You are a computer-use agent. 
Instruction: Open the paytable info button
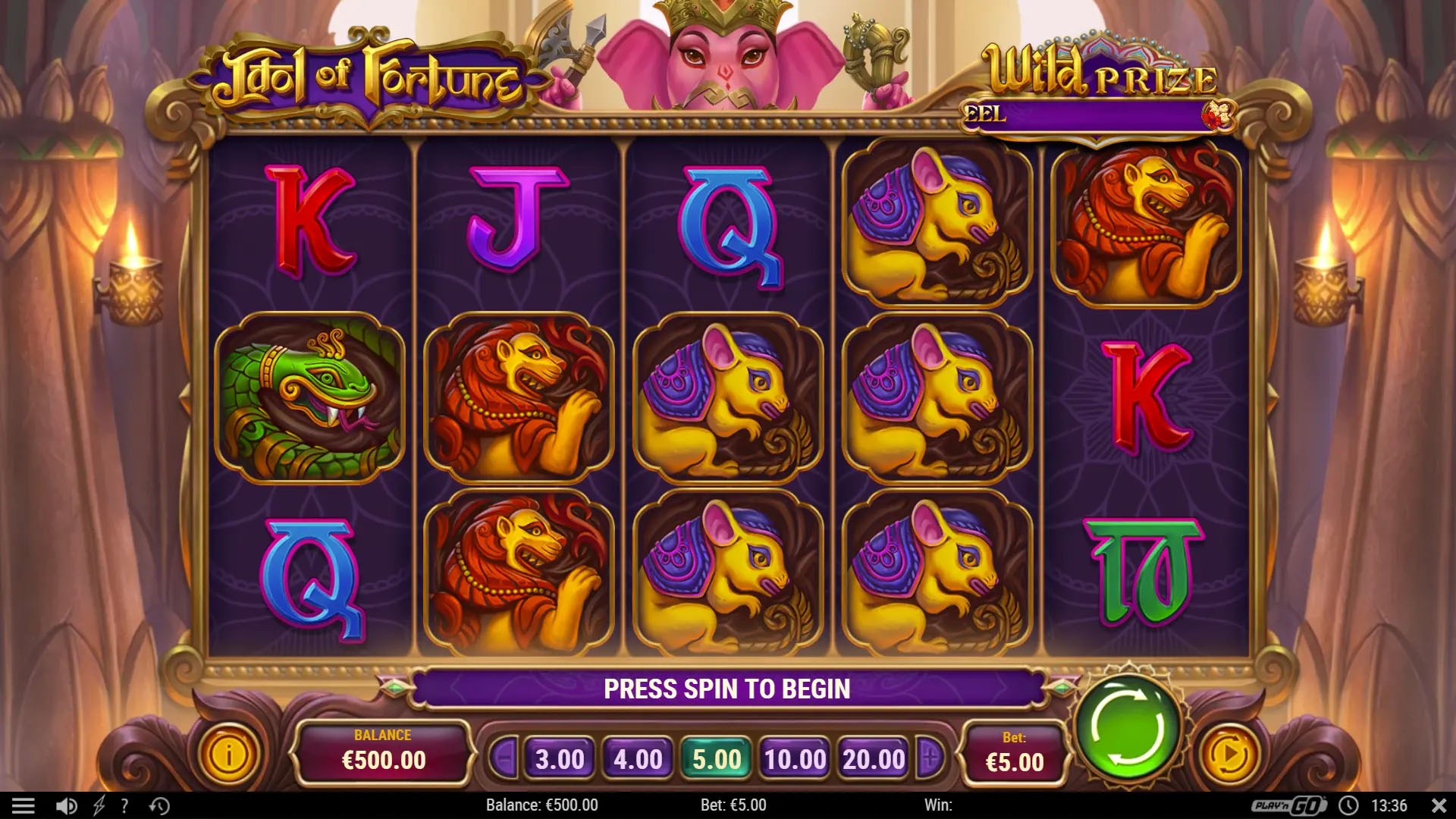point(227,755)
